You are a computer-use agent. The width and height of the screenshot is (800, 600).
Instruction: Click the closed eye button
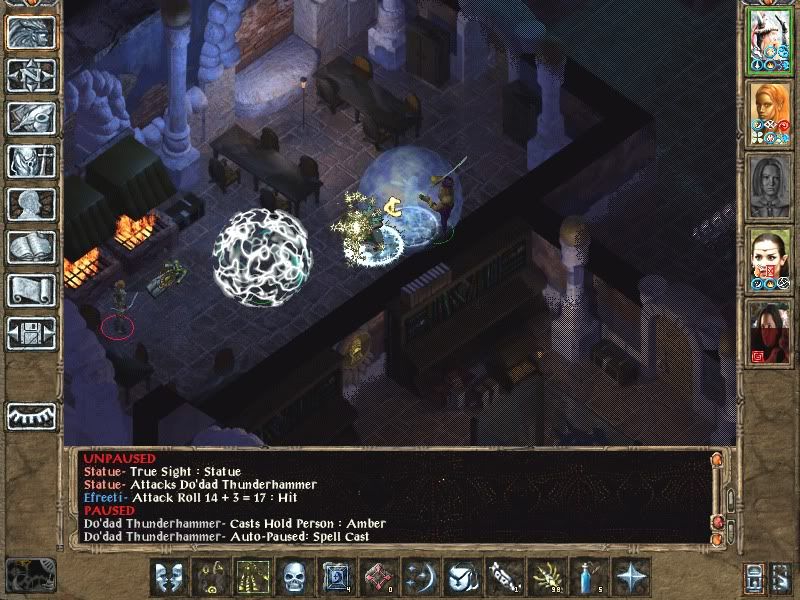31,415
